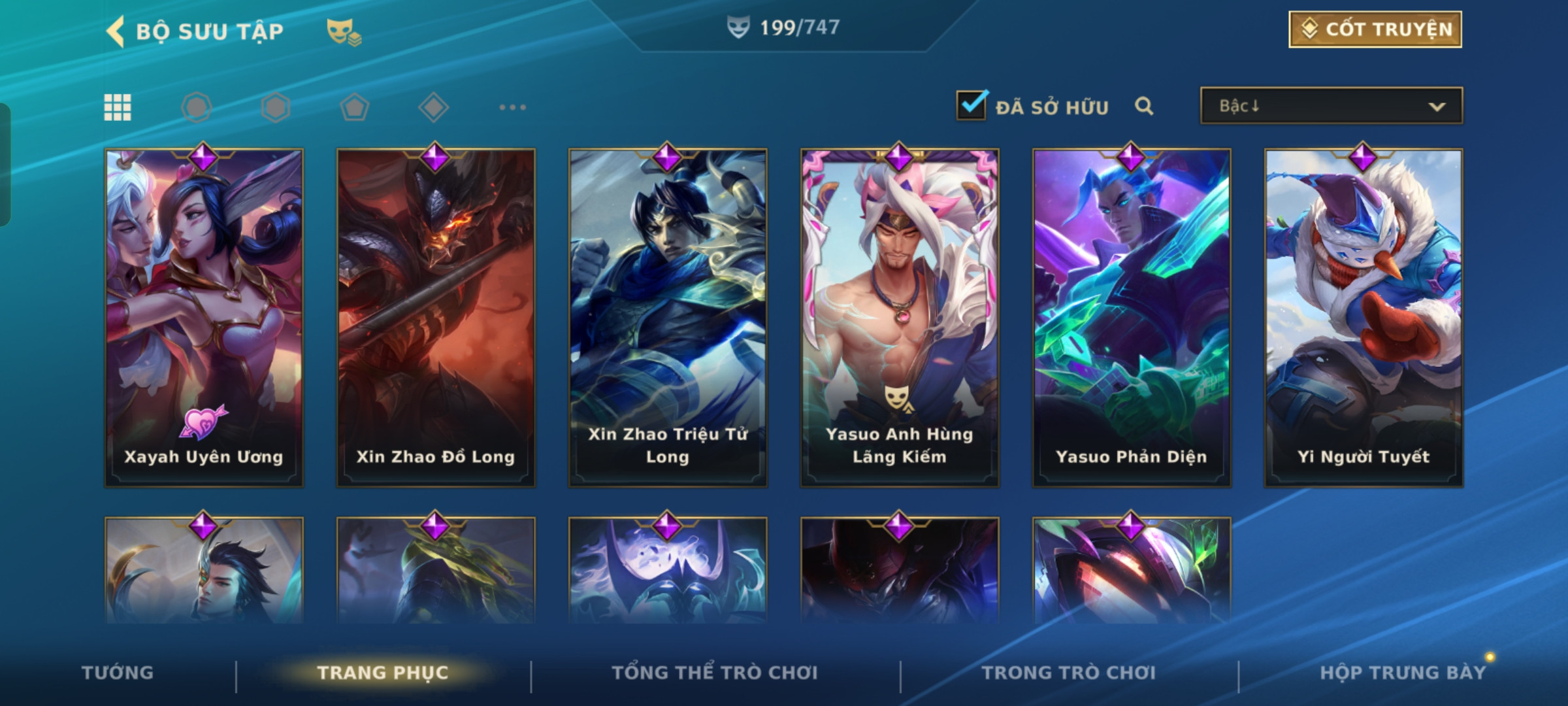Viewport: 1568px width, 706px height.
Task: Choose the diamond rarity filter
Action: (x=433, y=107)
